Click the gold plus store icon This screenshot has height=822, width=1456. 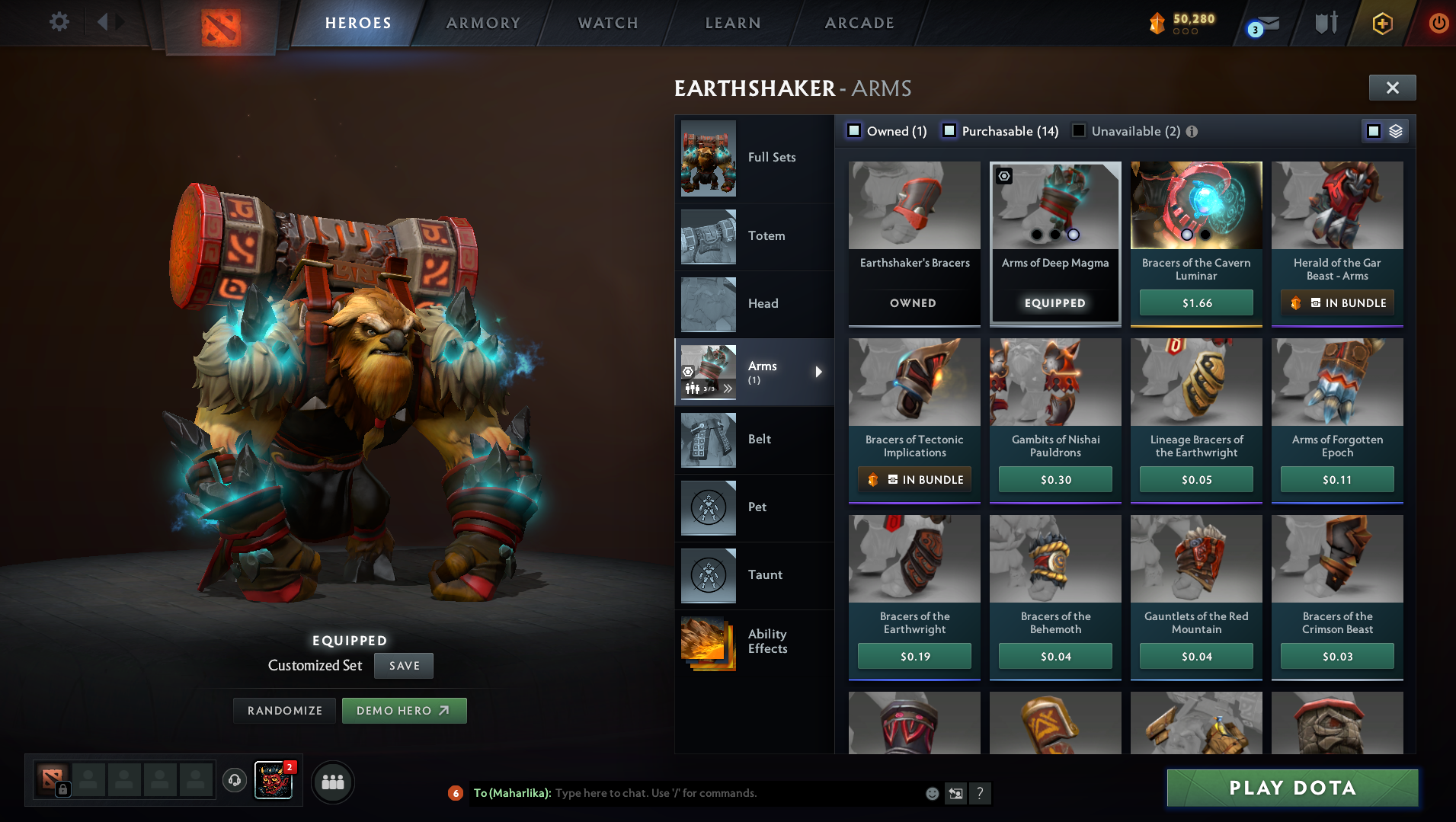point(1381,22)
